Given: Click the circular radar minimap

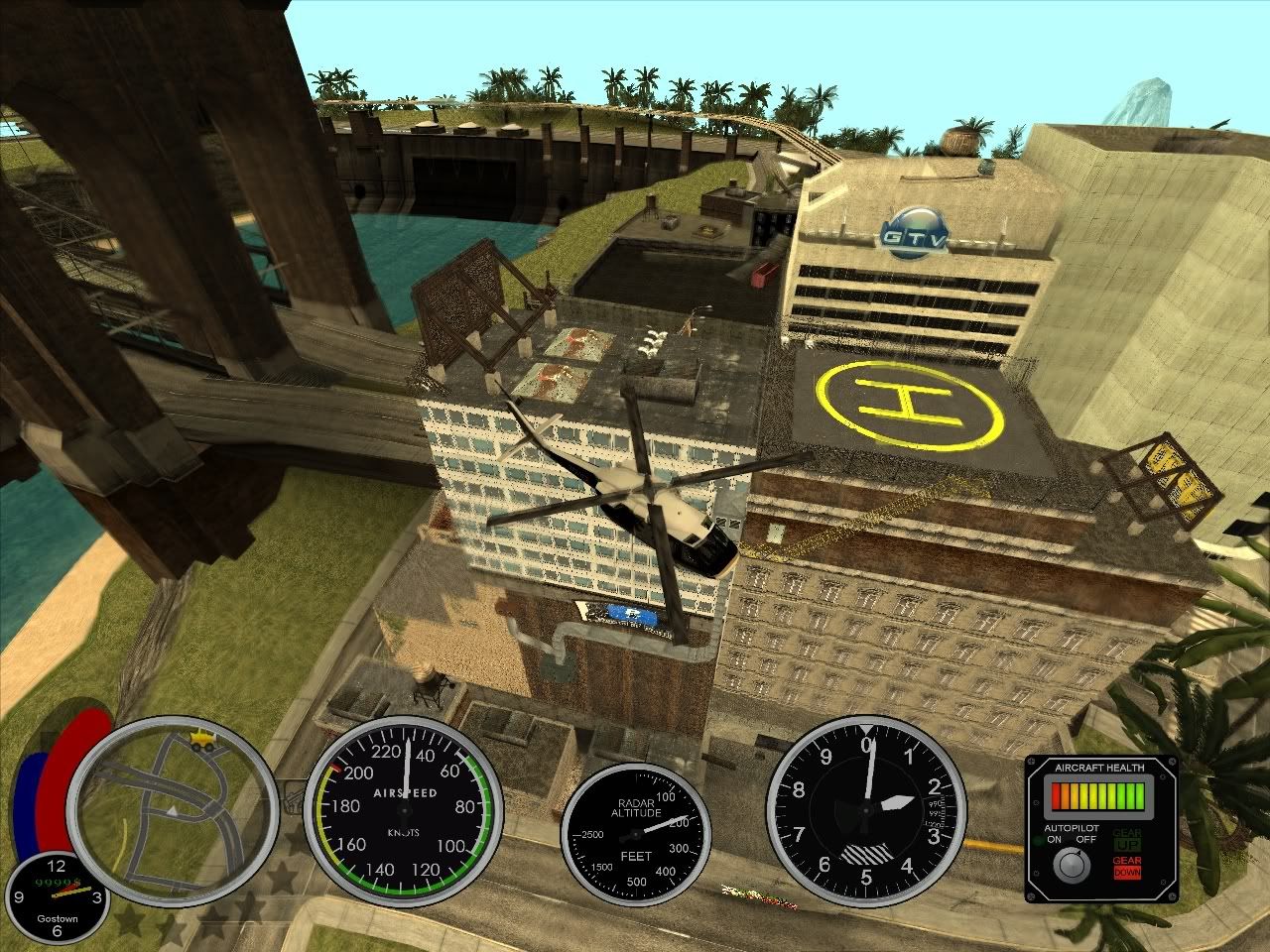Looking at the screenshot, I should pyautogui.click(x=175, y=810).
